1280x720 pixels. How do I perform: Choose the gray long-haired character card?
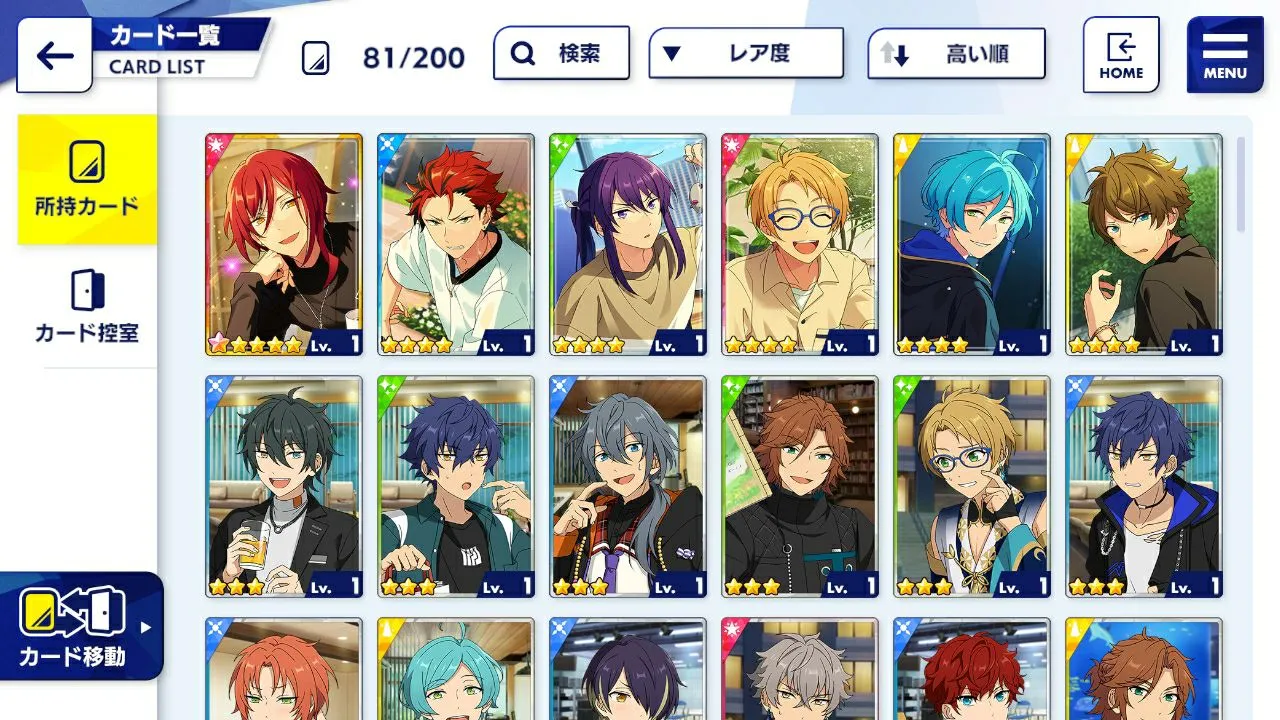click(628, 486)
